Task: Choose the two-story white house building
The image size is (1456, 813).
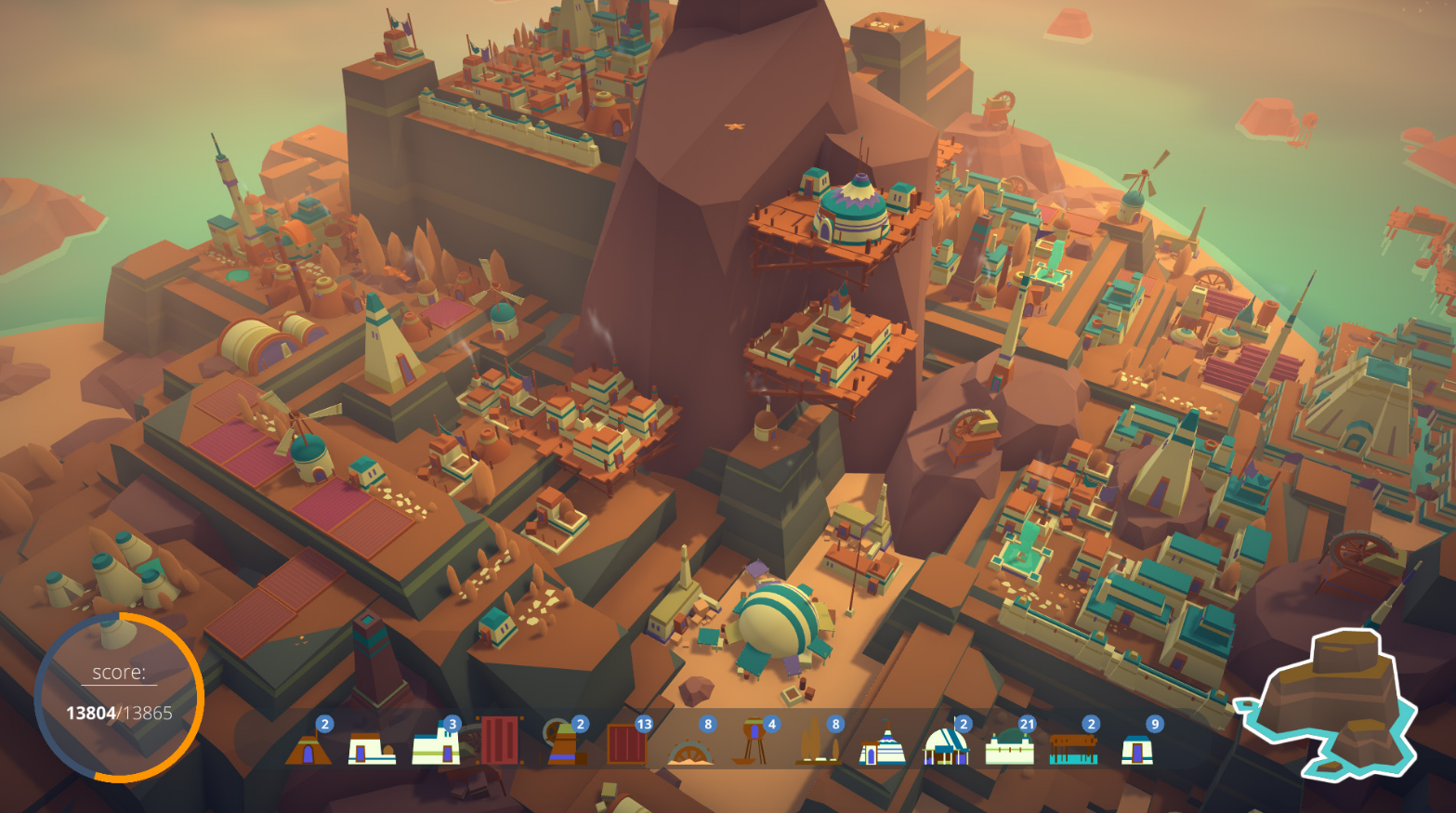Action: [436, 746]
